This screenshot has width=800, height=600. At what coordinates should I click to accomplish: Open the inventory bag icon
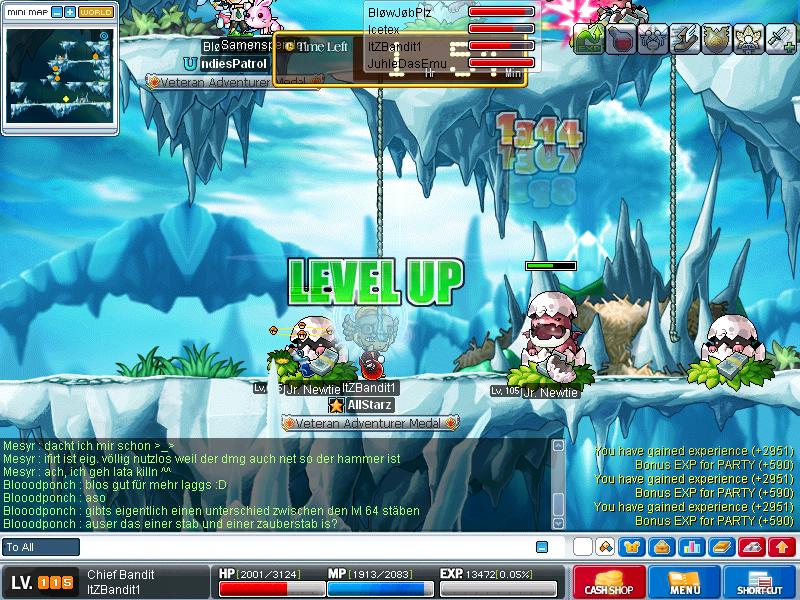(661, 547)
